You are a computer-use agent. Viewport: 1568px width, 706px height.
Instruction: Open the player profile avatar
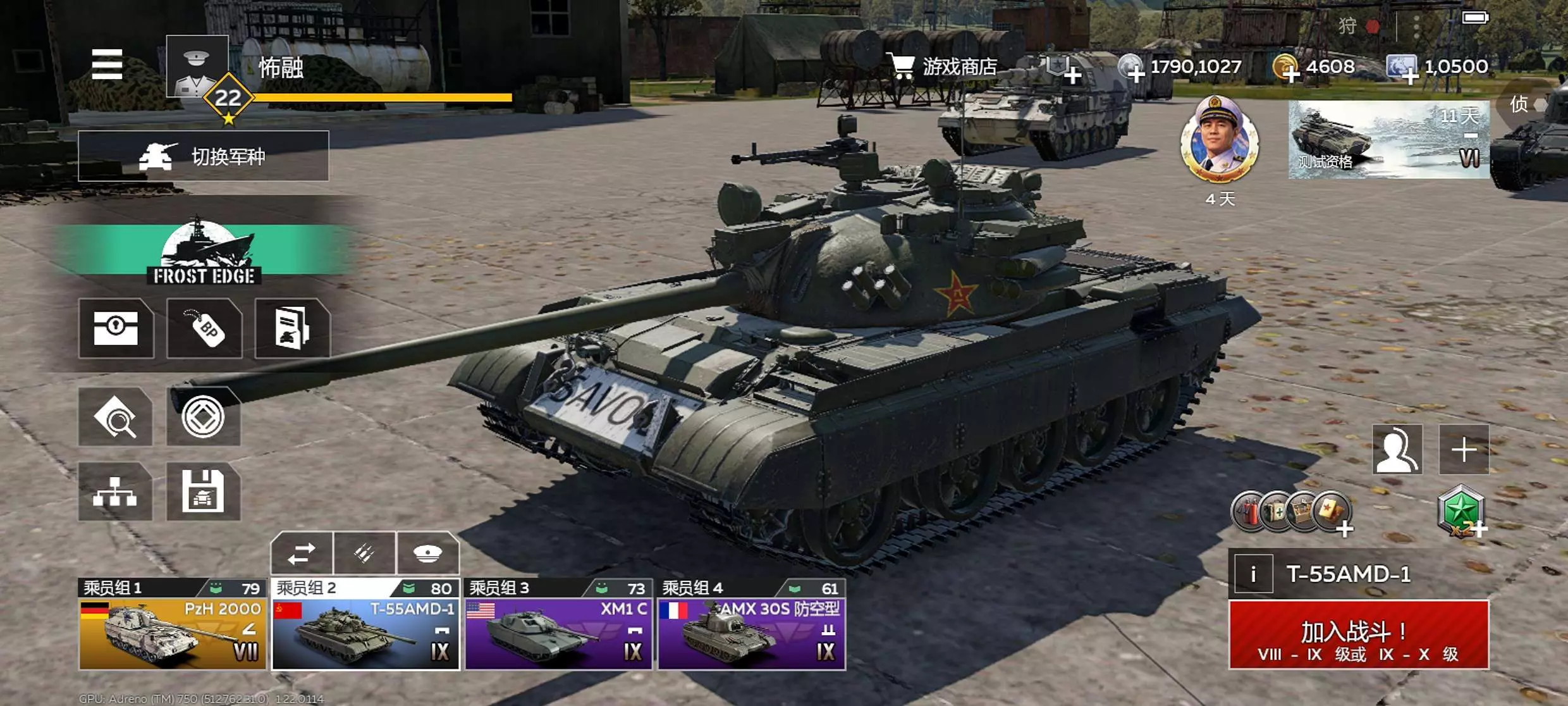[x=197, y=66]
